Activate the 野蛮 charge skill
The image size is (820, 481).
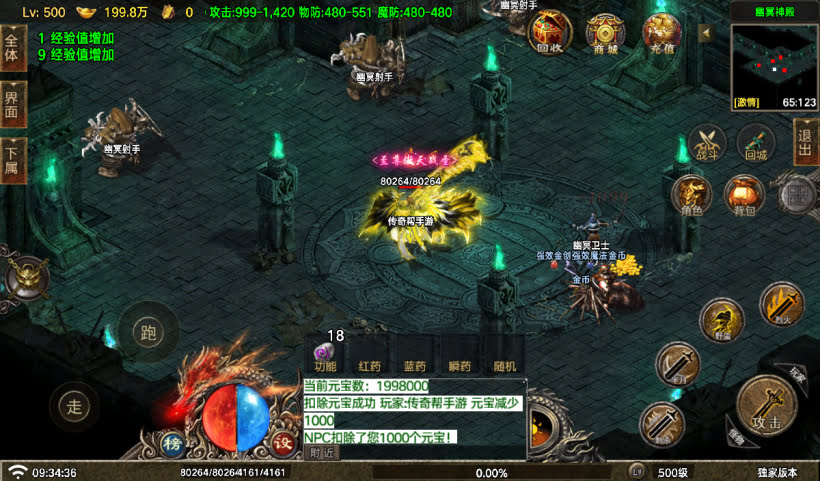[721, 320]
